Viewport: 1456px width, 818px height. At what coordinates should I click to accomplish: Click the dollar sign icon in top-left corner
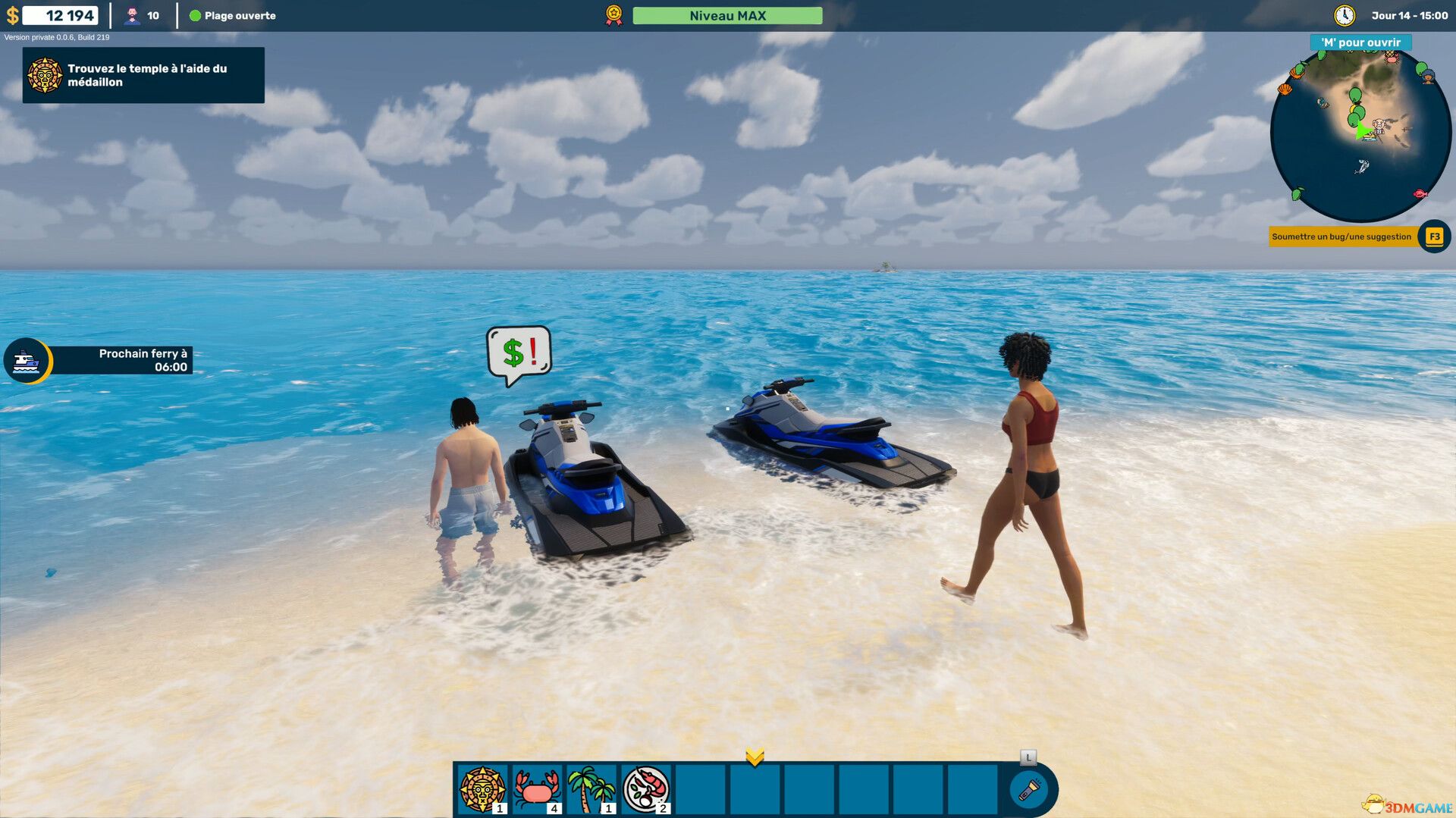(12, 13)
